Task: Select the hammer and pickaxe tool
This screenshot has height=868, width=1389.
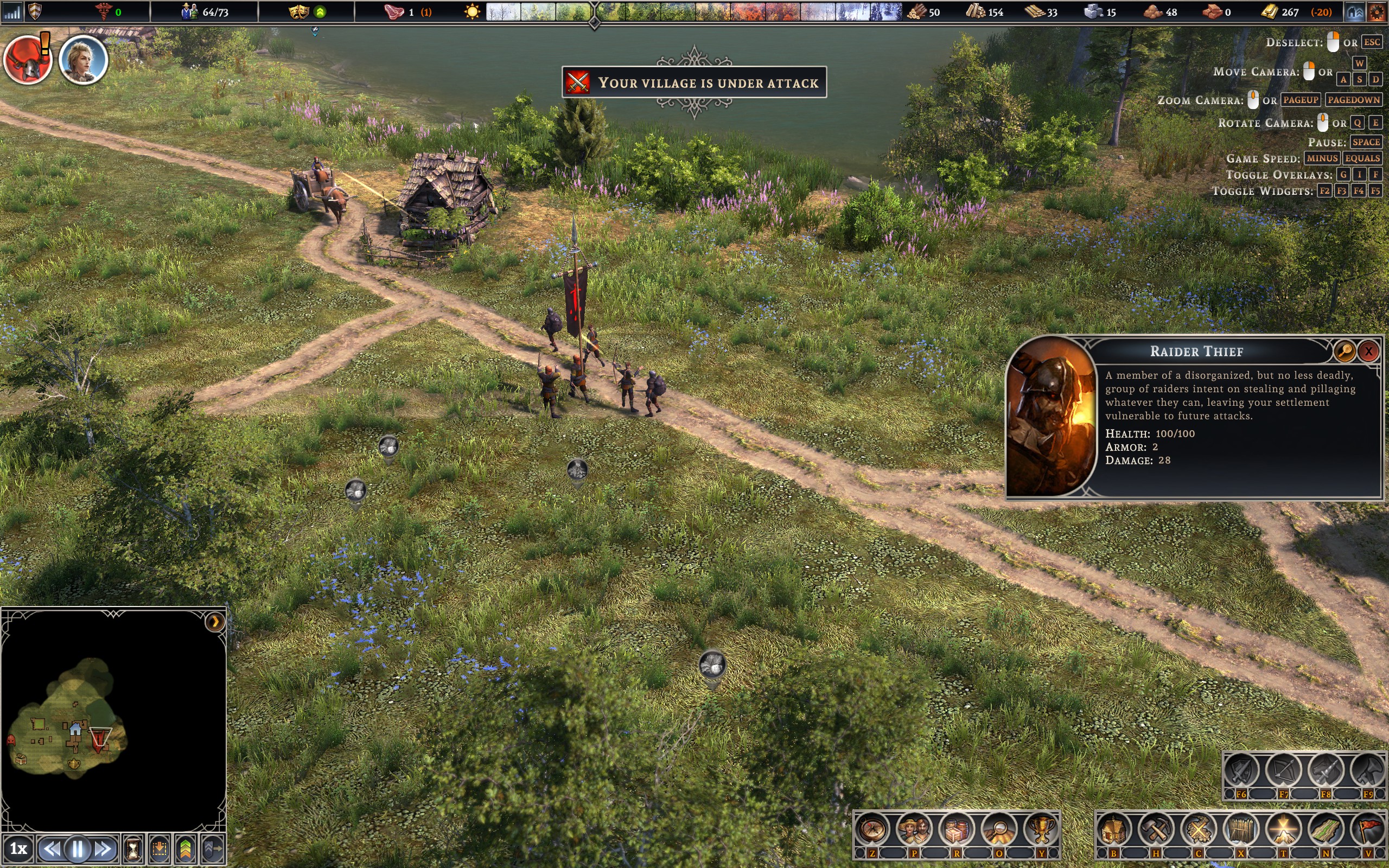Action: 1156,829
